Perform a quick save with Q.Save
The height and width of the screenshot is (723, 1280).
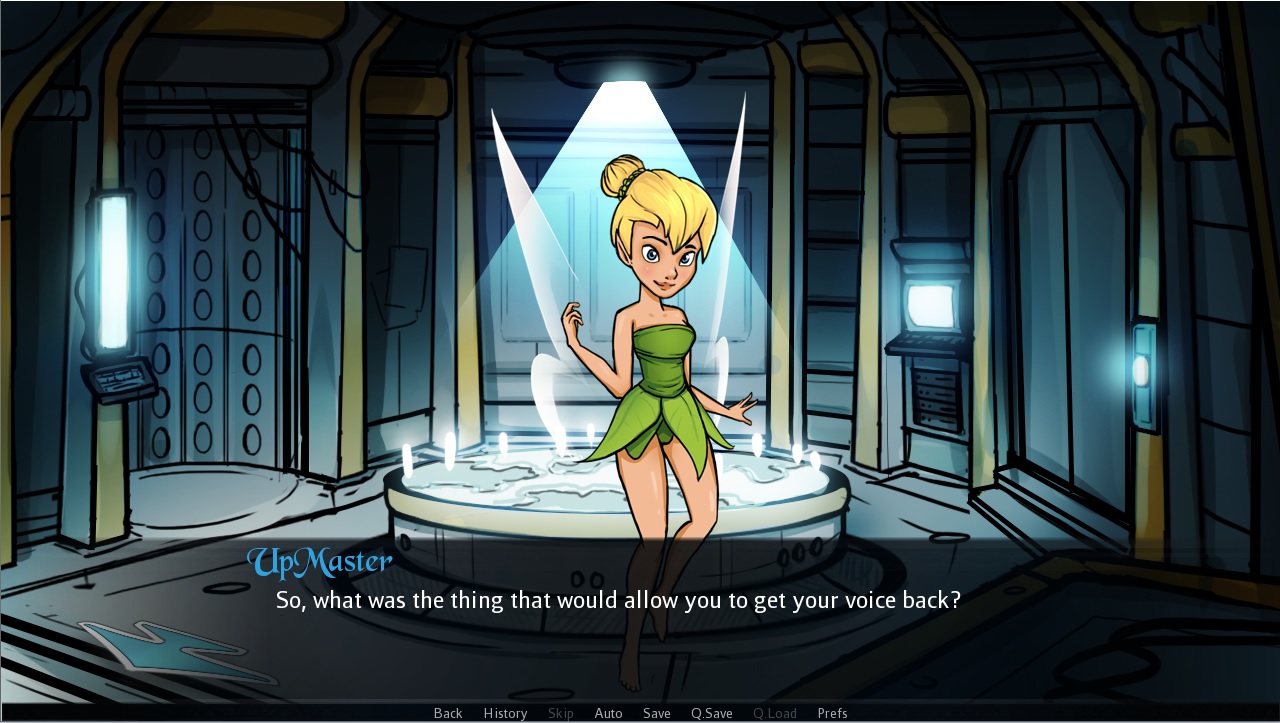point(711,713)
